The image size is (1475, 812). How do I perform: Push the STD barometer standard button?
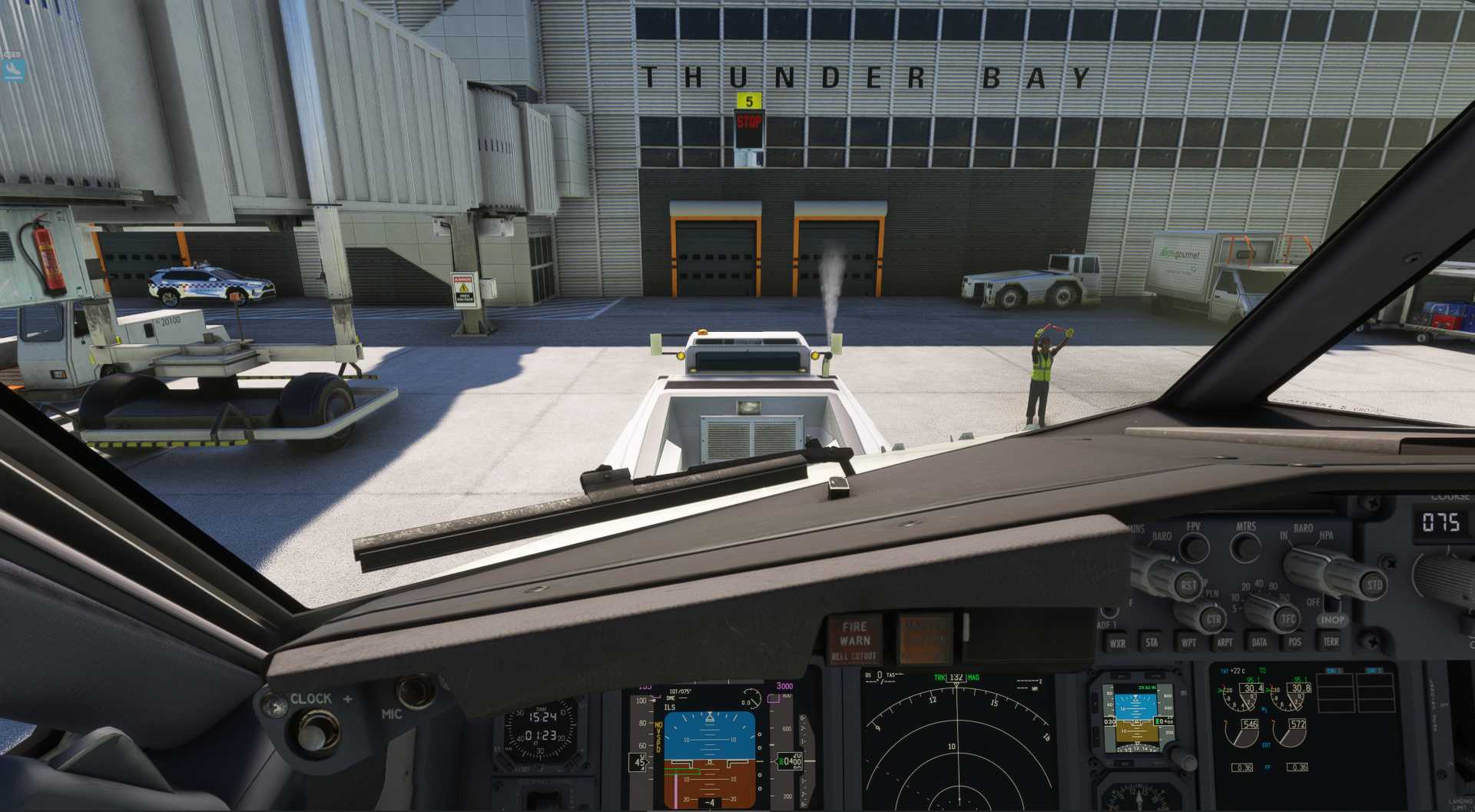pos(1373,585)
